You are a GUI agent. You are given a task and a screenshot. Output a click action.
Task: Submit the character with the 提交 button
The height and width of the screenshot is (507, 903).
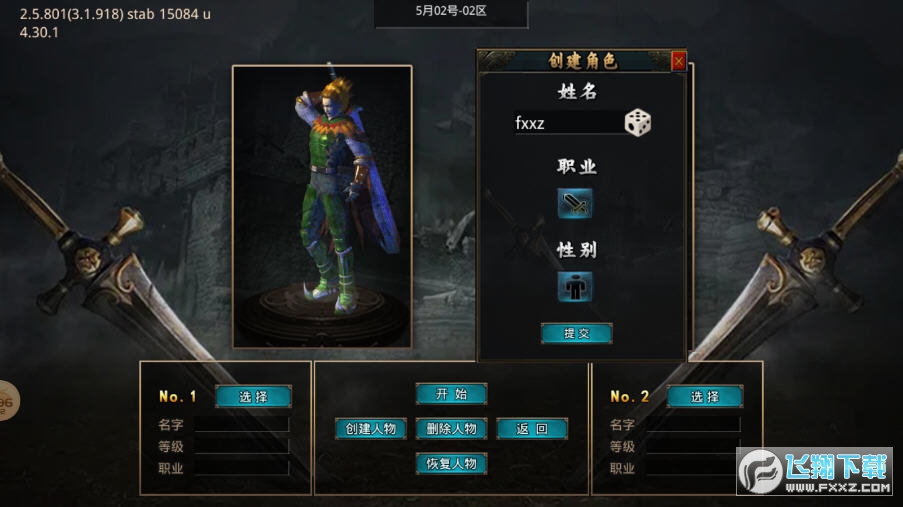[576, 333]
